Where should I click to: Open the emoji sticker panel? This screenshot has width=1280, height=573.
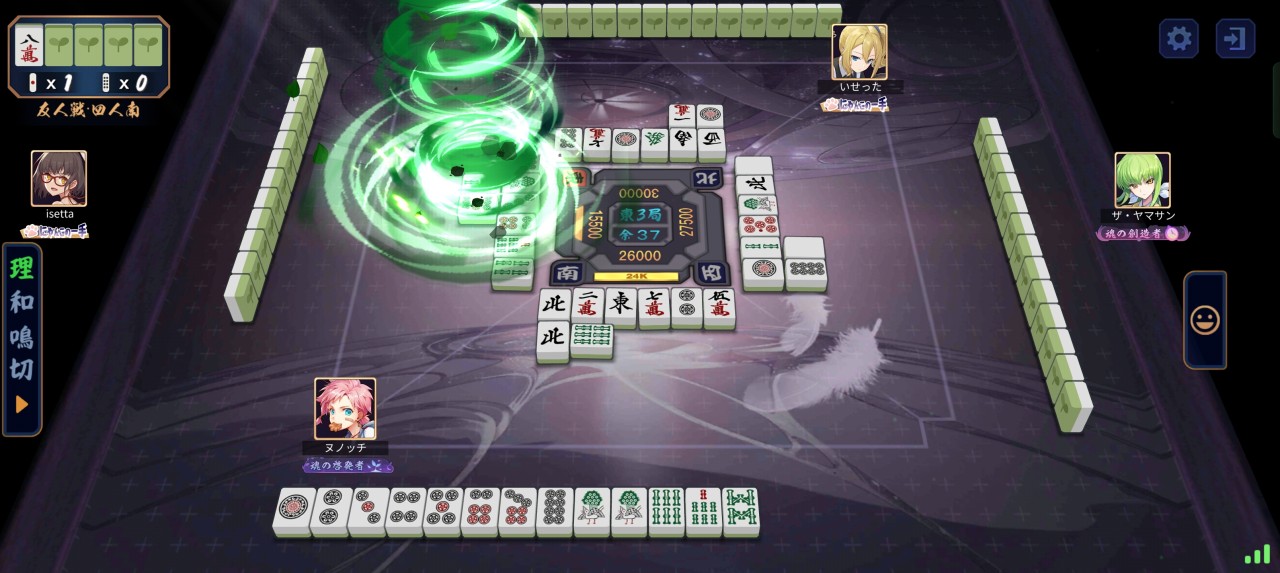click(x=1205, y=320)
